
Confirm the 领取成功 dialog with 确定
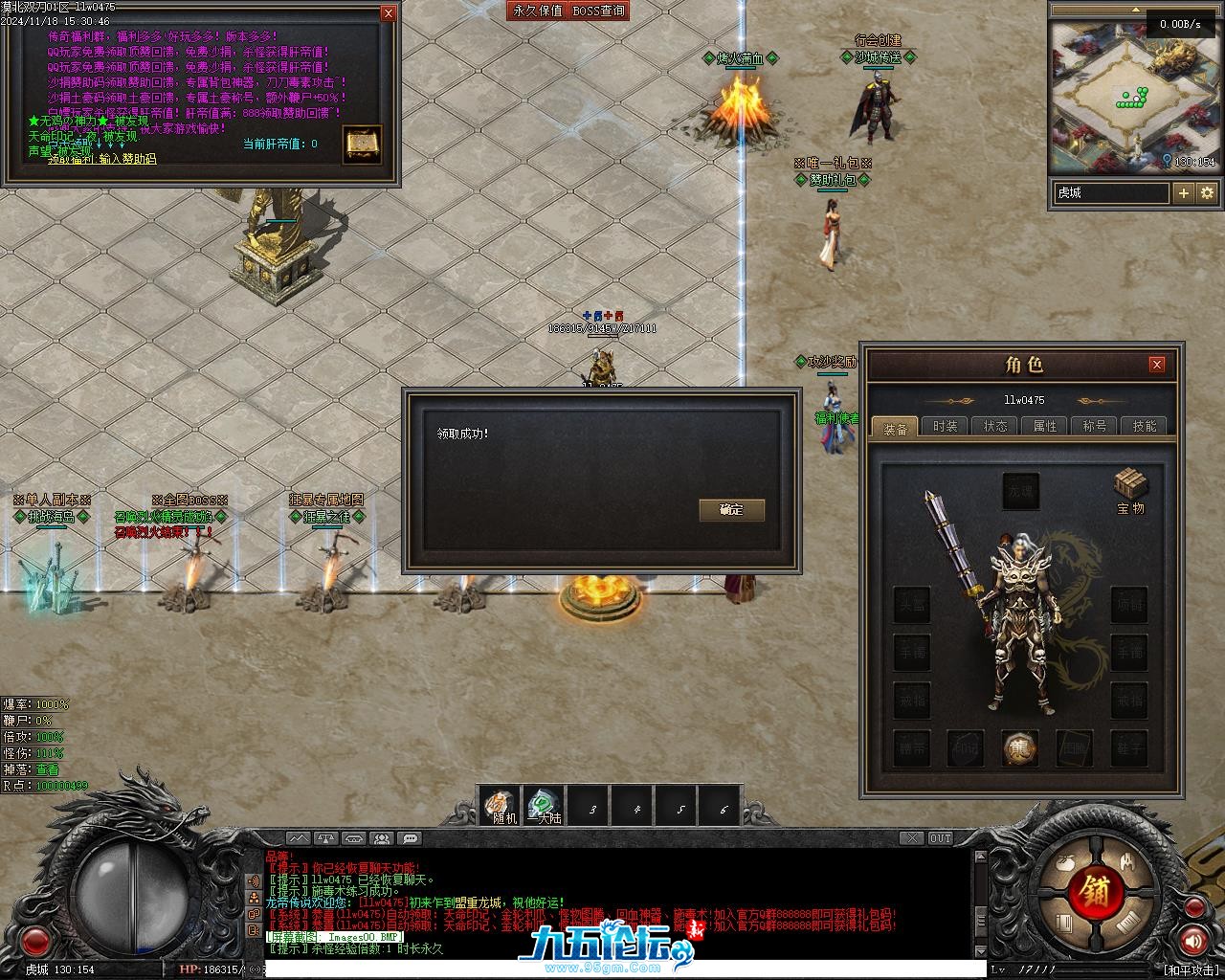point(731,510)
